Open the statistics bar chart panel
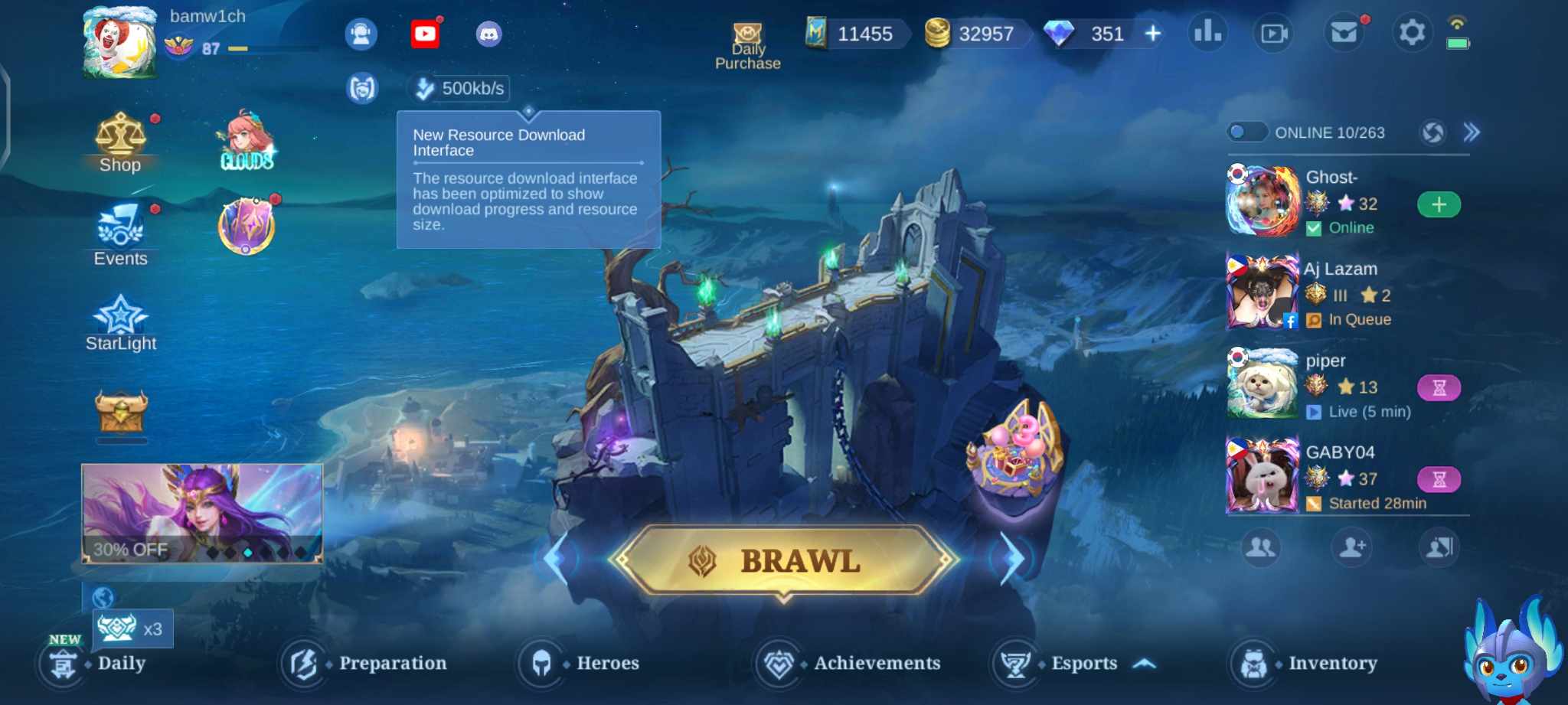This screenshot has width=1568, height=705. (x=1207, y=33)
